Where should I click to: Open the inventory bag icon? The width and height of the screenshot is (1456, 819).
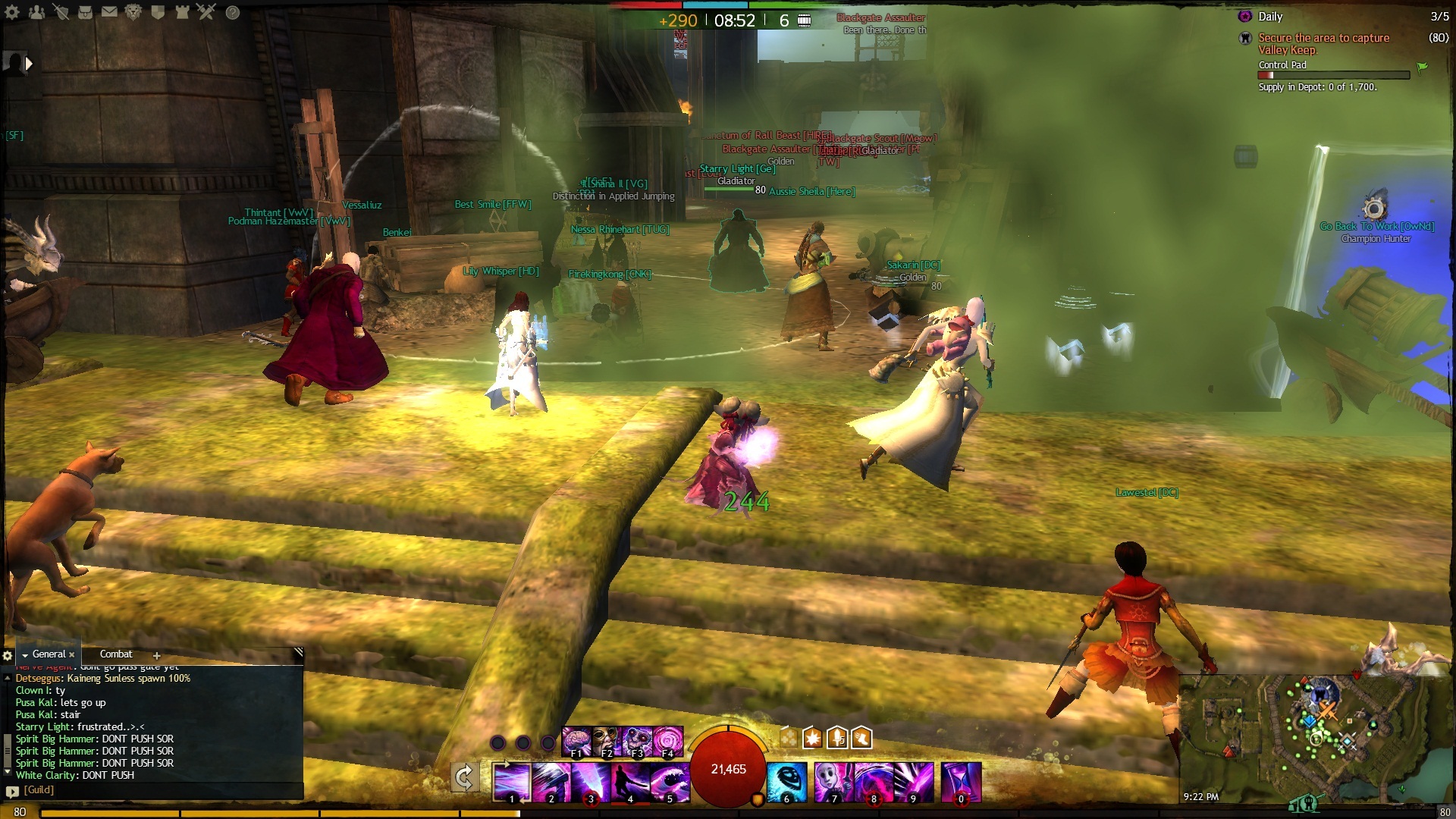[85, 12]
